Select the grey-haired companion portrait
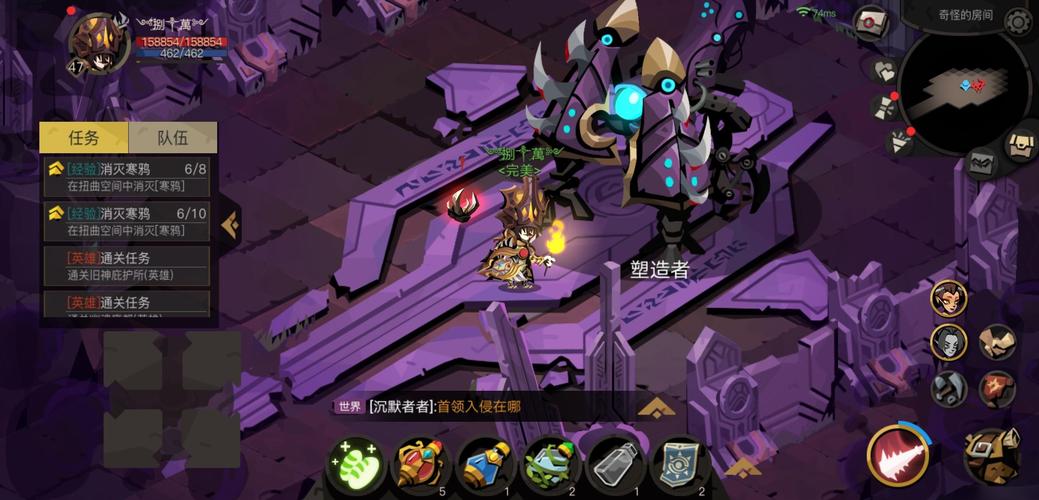 [948, 342]
